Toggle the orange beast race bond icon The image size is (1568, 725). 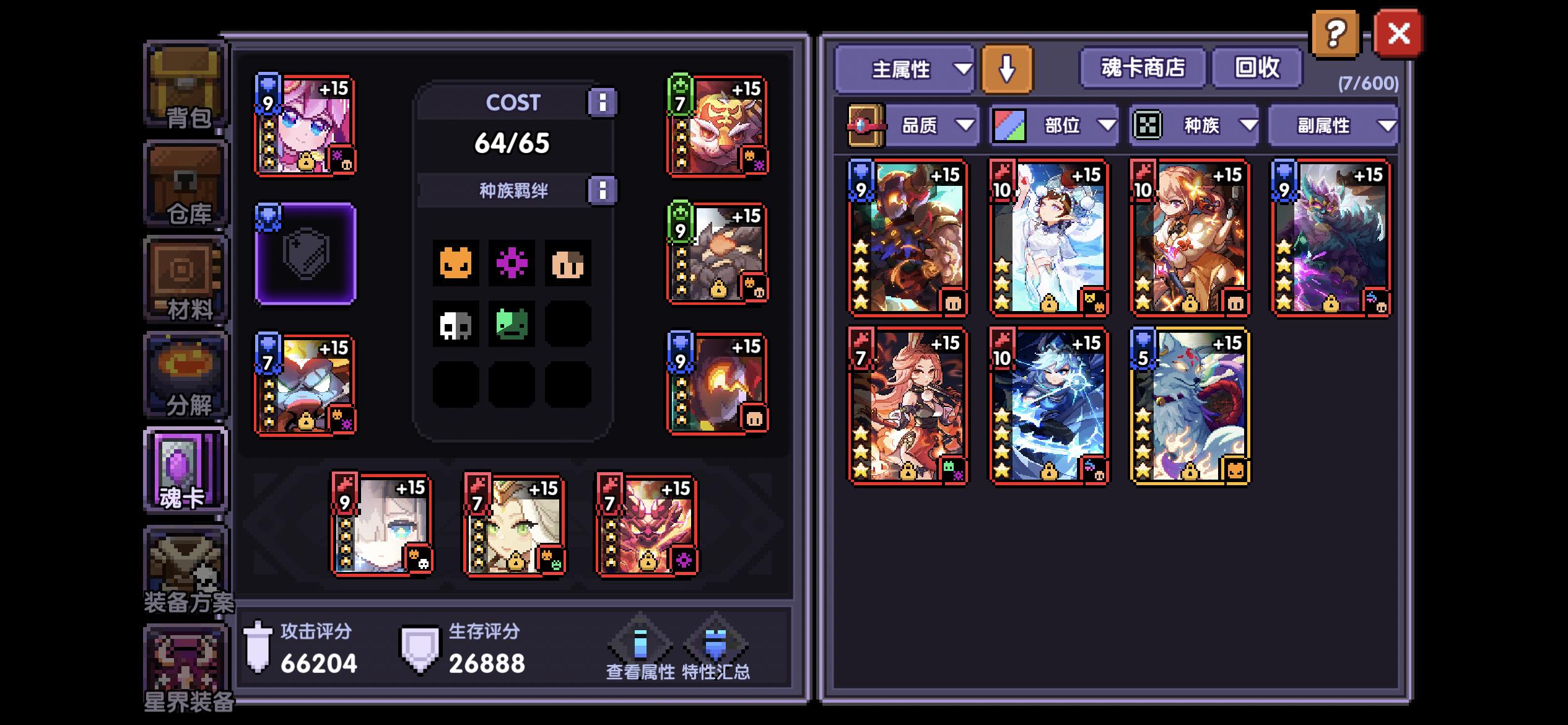tap(456, 263)
